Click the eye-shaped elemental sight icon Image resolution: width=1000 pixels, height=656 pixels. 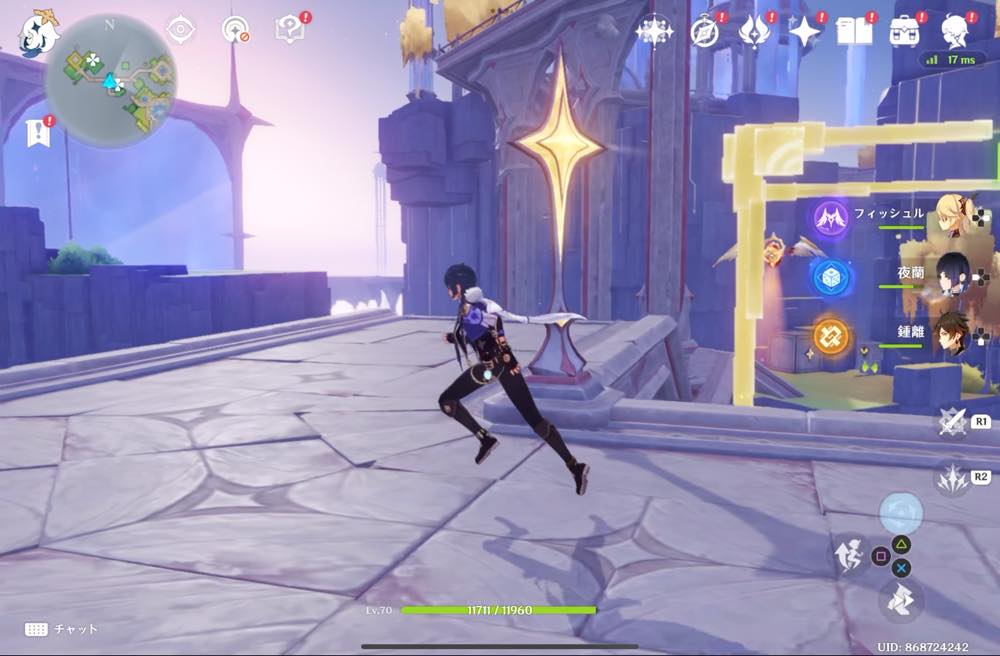tap(180, 29)
